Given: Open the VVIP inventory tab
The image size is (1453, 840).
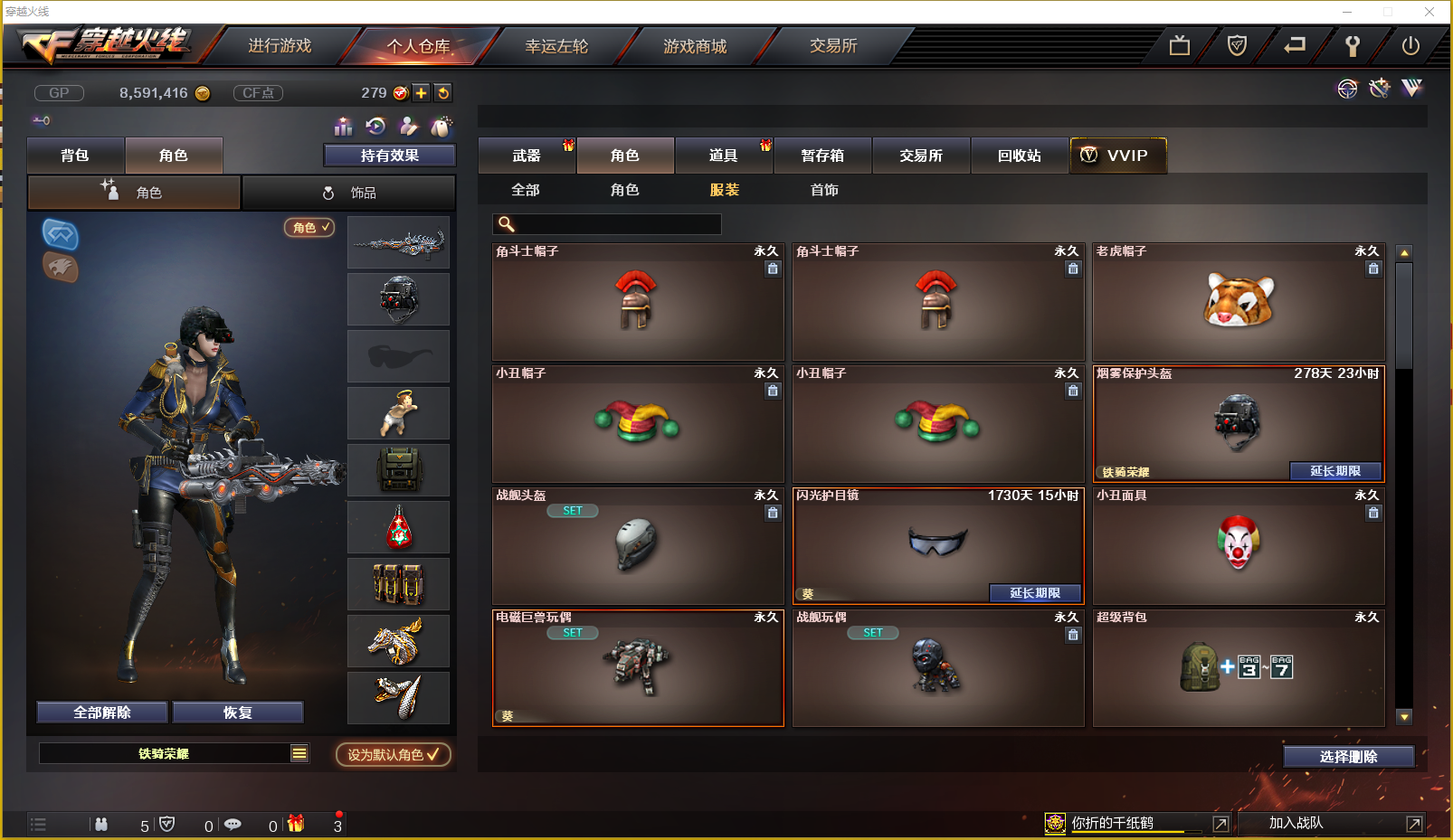Looking at the screenshot, I should (x=1118, y=155).
